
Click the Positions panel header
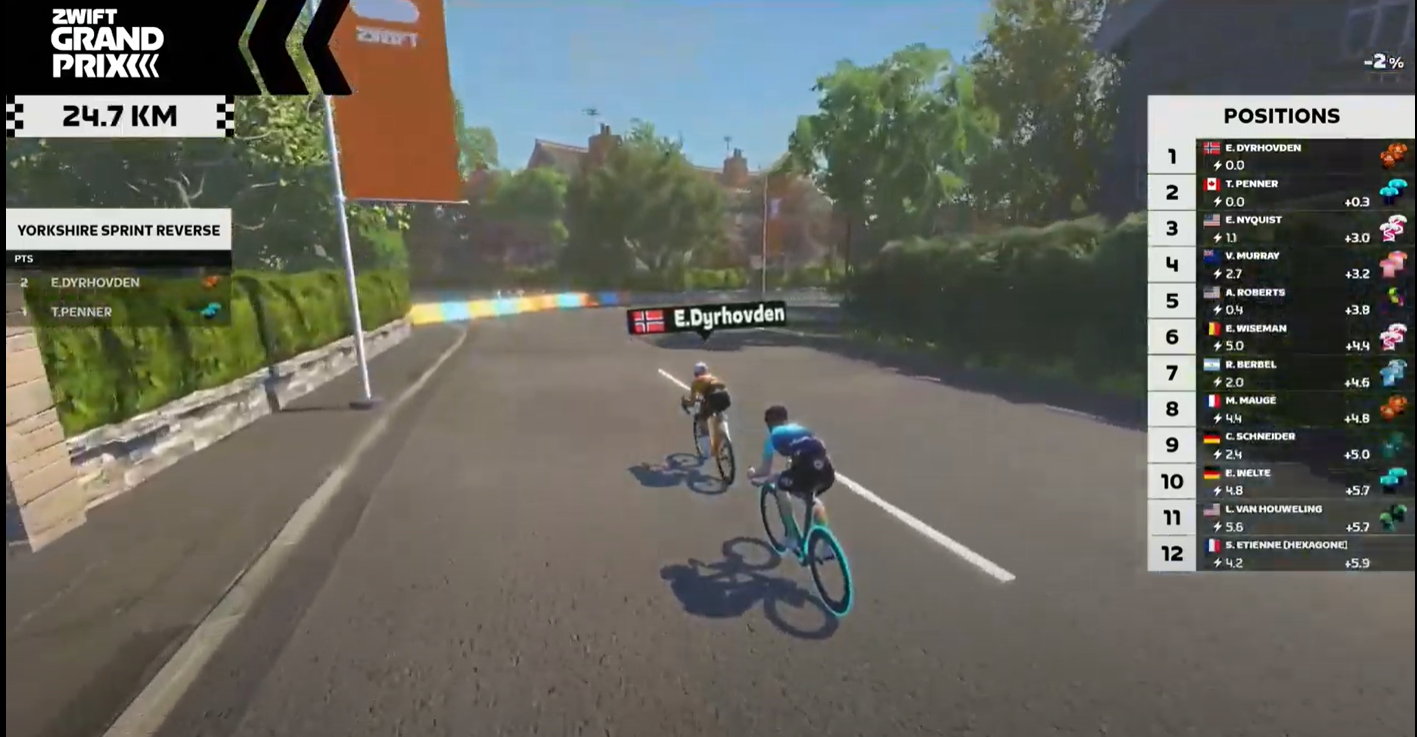(x=1281, y=116)
